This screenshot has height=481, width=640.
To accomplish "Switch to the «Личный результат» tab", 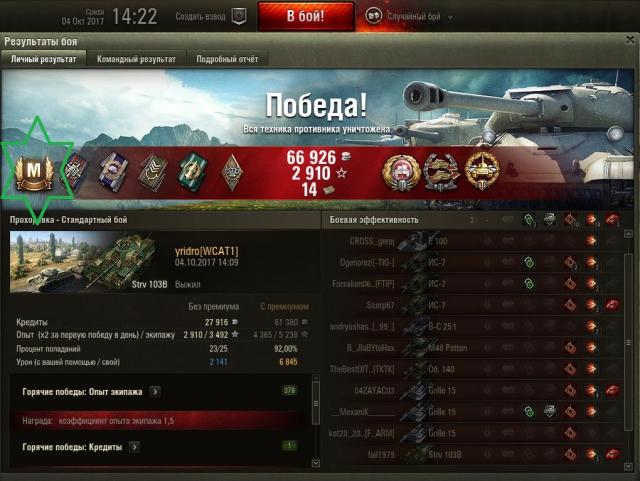I will 43,59.
